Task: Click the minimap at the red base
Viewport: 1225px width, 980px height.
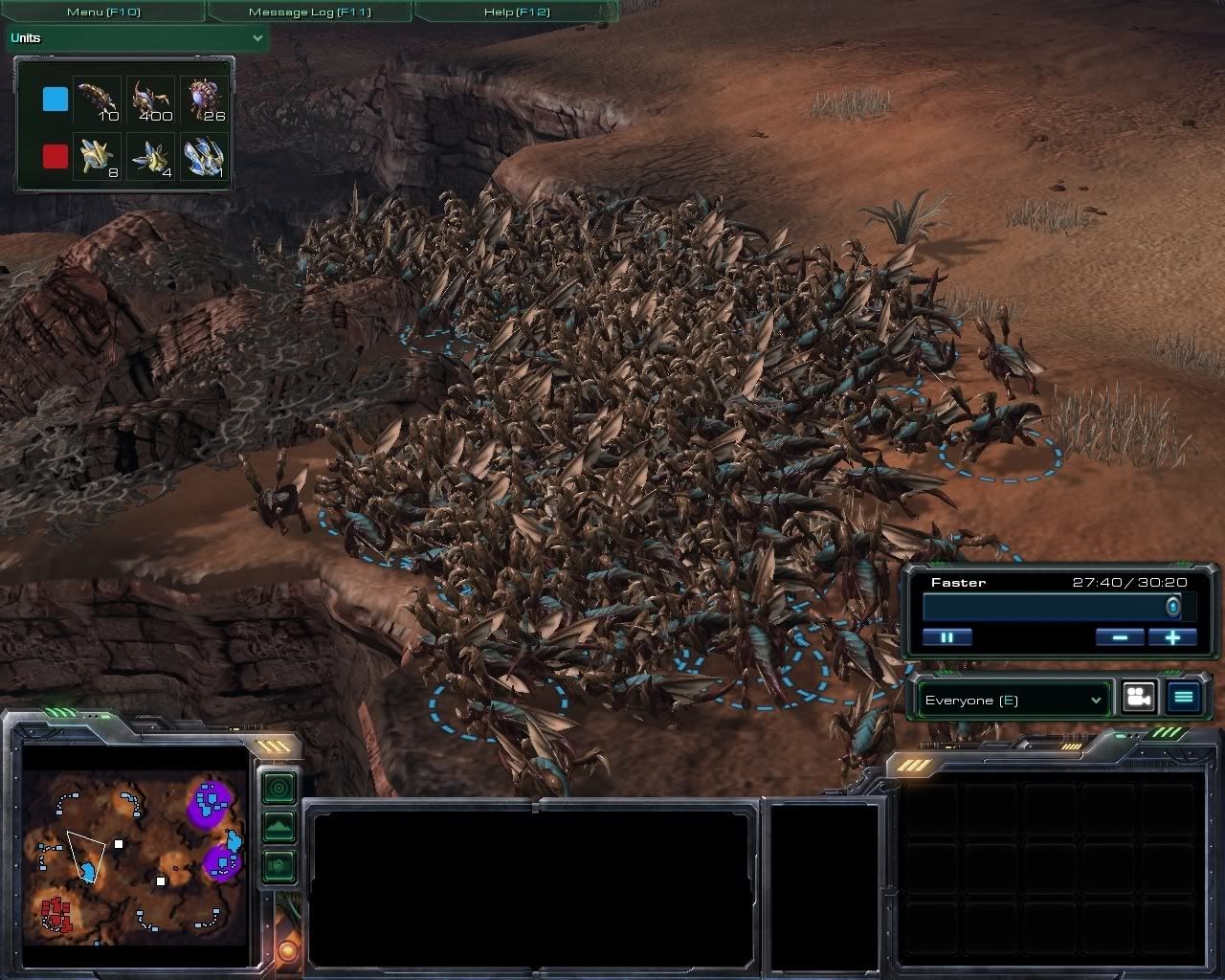Action: tap(56, 913)
